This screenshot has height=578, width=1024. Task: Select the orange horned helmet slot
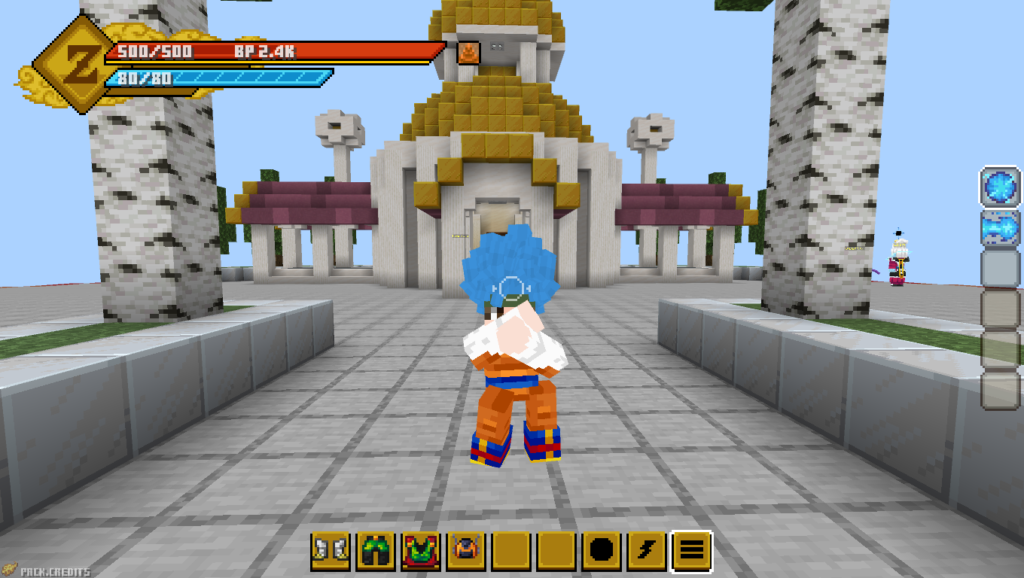[x=465, y=551]
